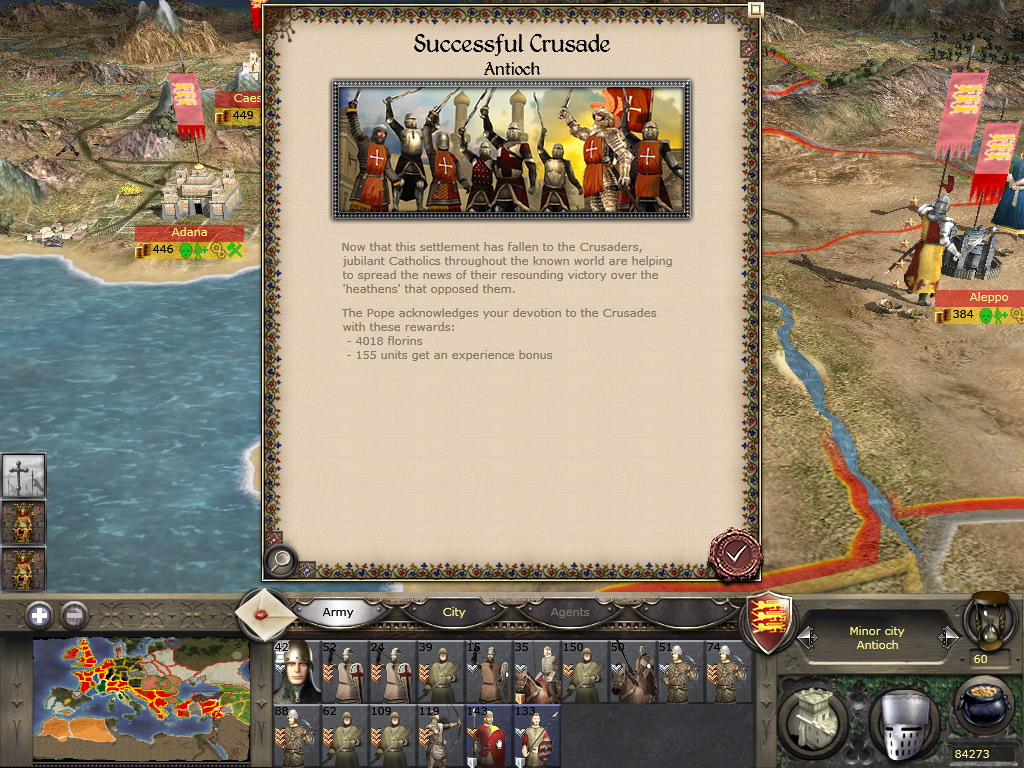Zoom in the minimap with the plus button
This screenshot has height=768, width=1024.
click(39, 615)
